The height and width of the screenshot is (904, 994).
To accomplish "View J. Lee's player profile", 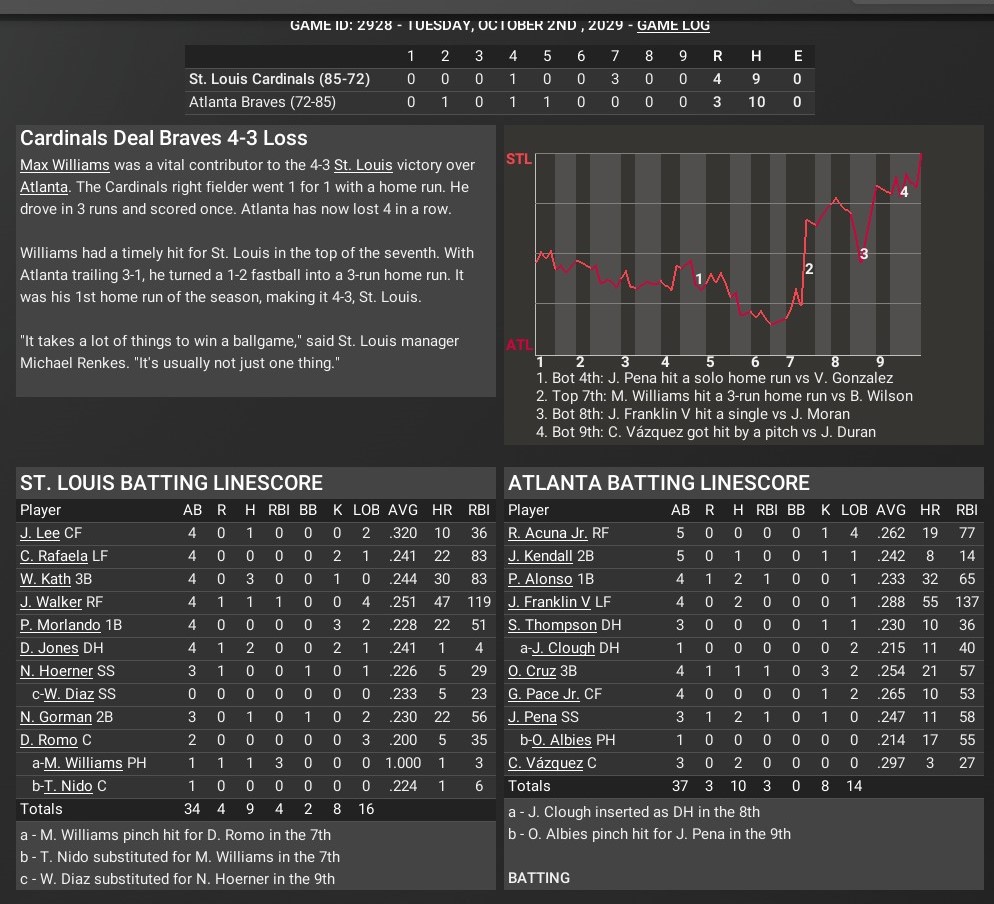I will click(40, 533).
